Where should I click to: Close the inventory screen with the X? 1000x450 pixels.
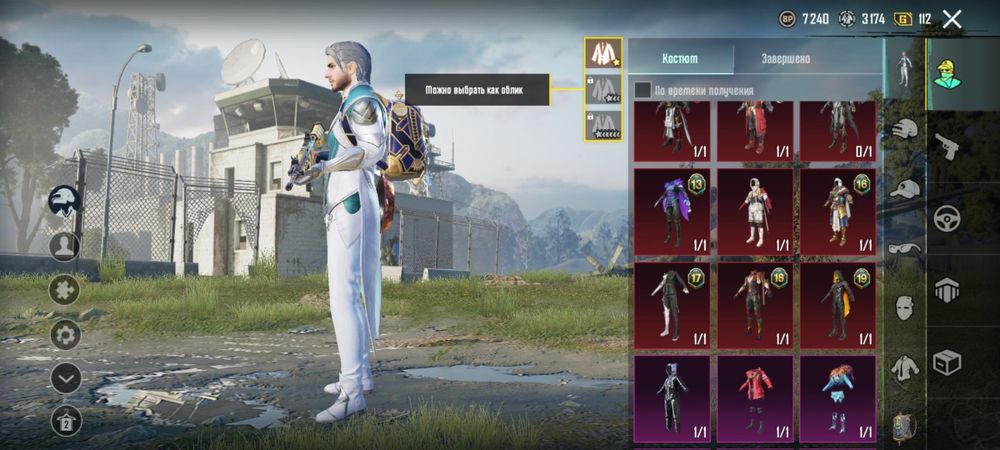[952, 19]
